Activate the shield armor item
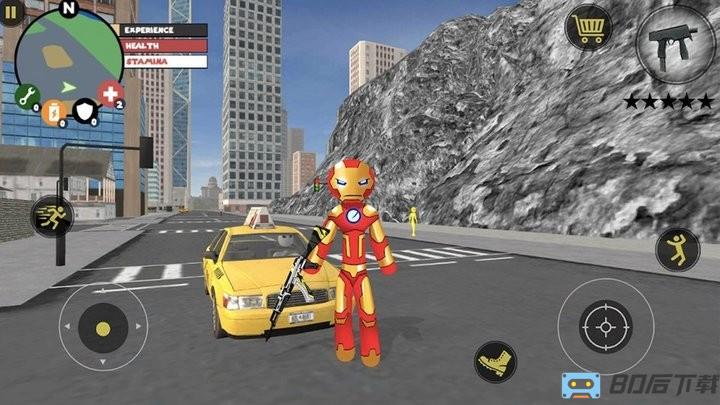This screenshot has width=720, height=405. 85,111
